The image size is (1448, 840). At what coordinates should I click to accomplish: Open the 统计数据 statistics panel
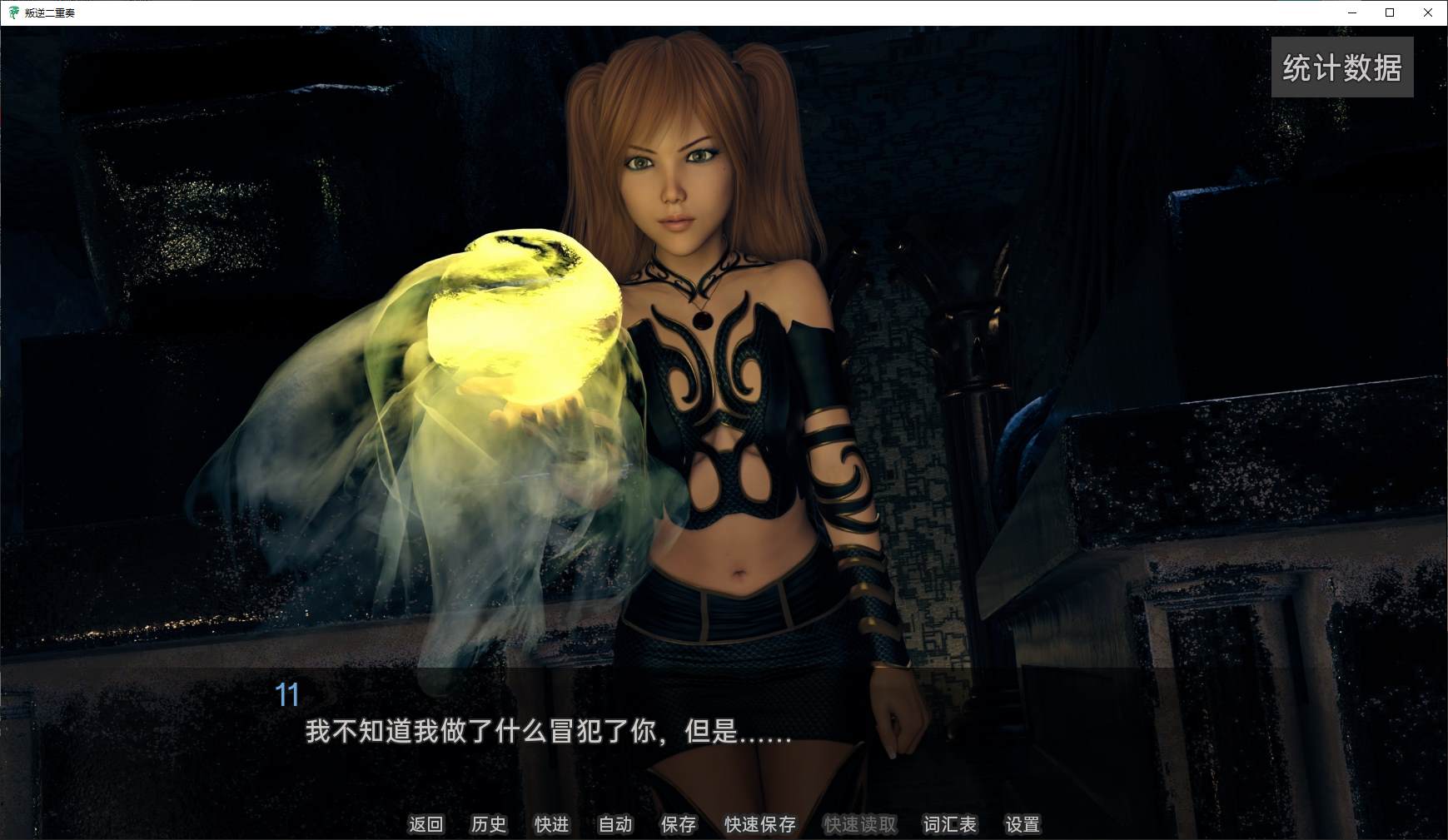1341,67
